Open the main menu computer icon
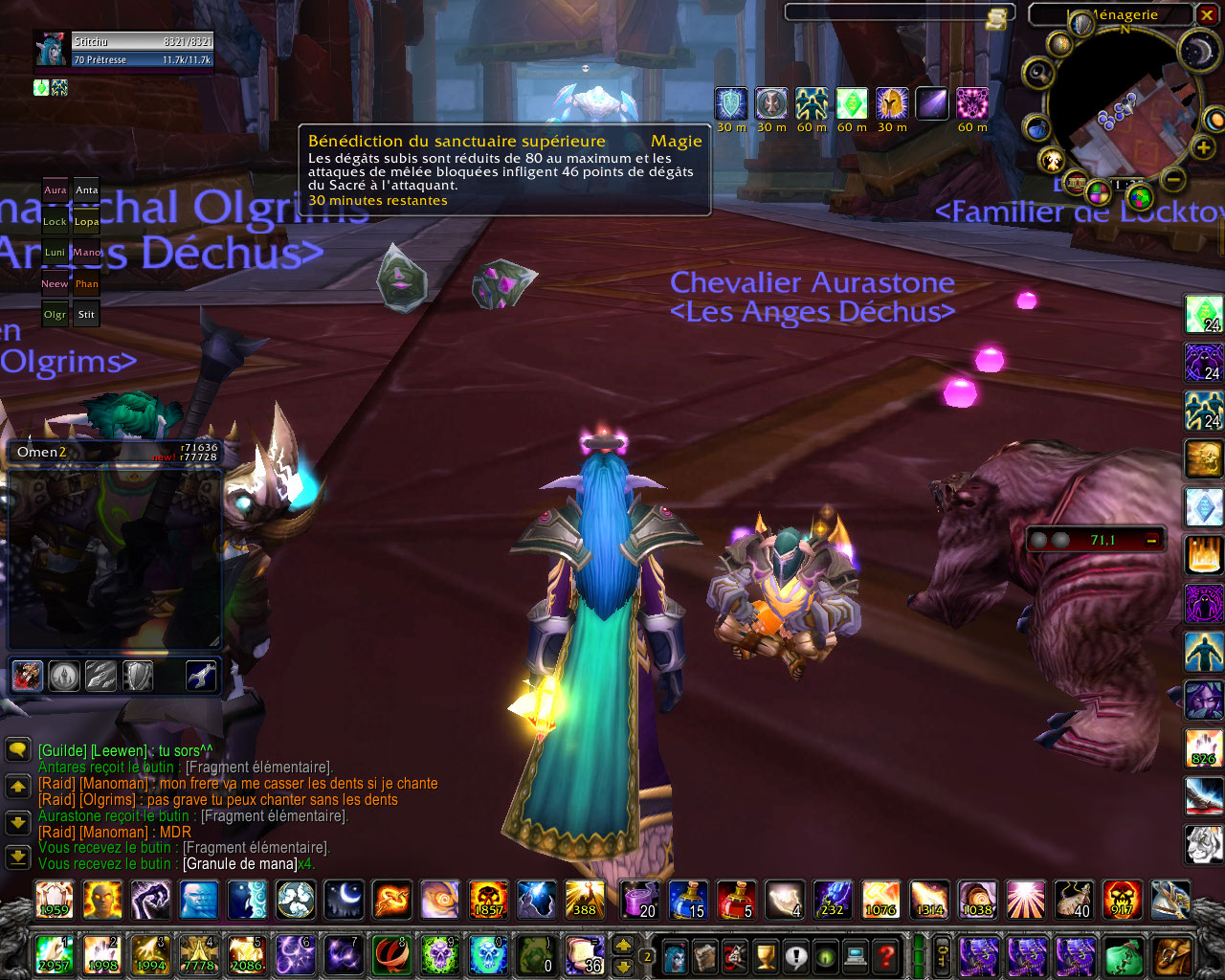 (856, 955)
